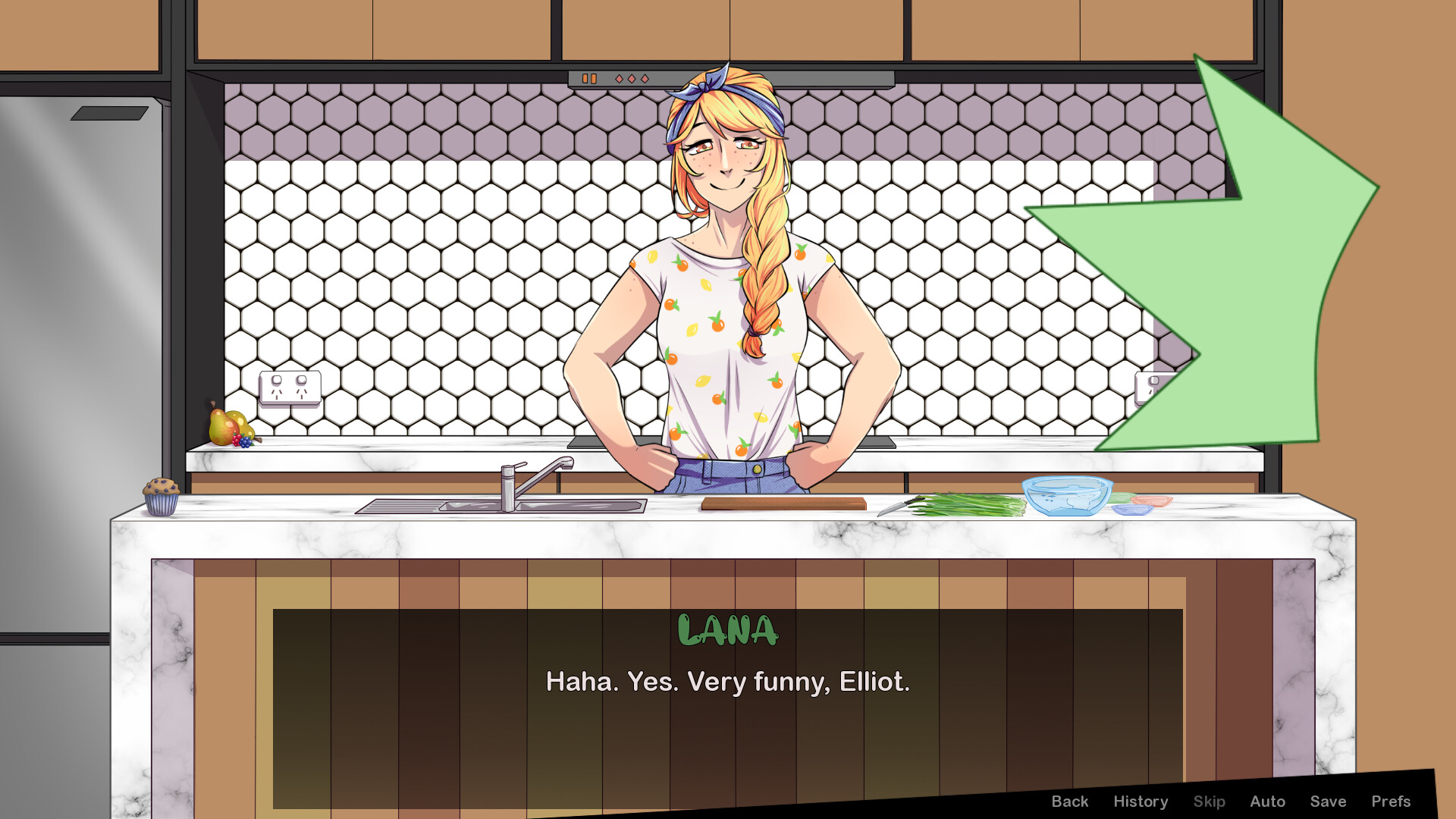Enable Skip mode in the quick menu
Image resolution: width=1456 pixels, height=819 pixels.
pyautogui.click(x=1210, y=801)
